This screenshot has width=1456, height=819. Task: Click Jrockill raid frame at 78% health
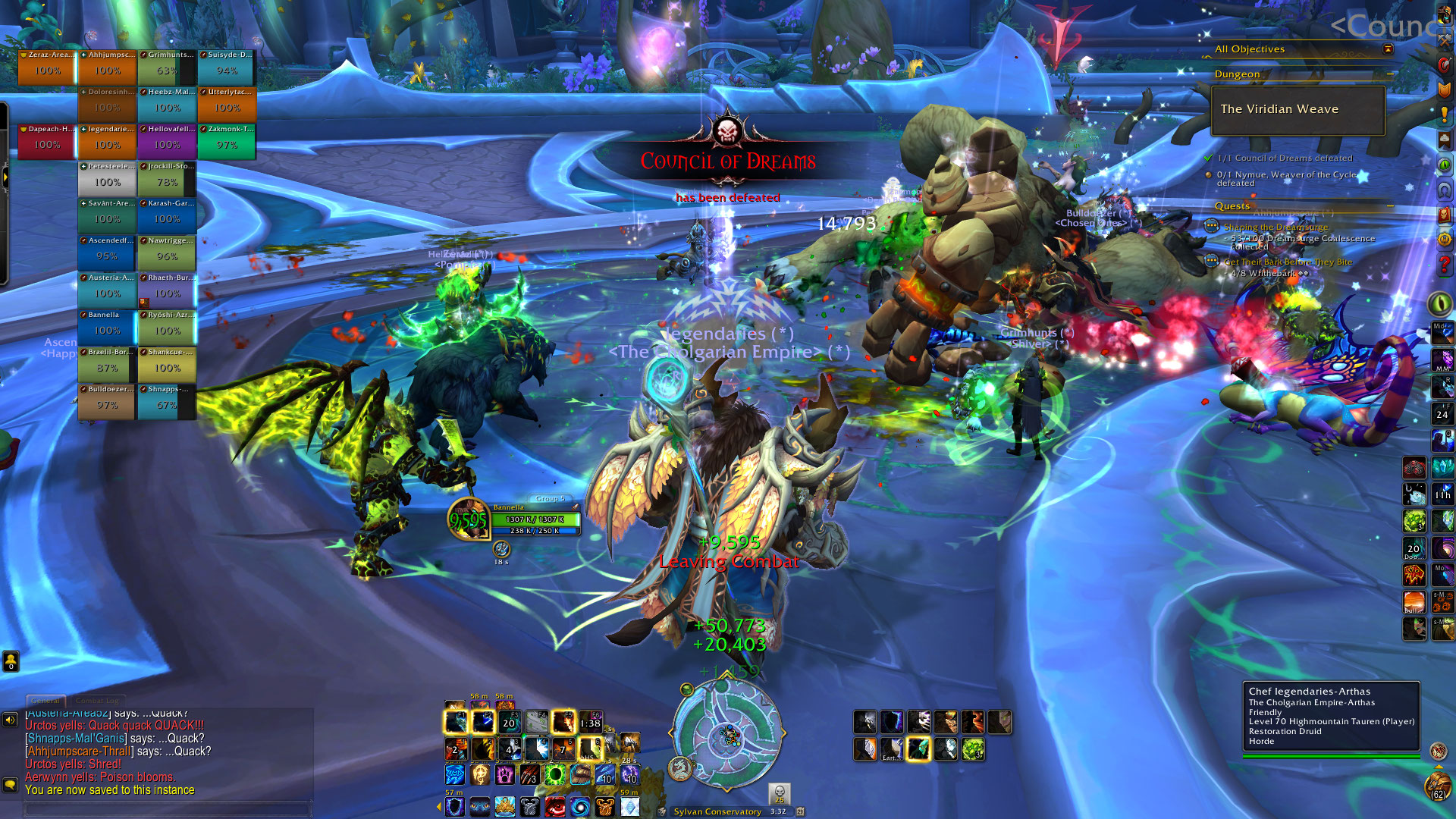tap(167, 178)
